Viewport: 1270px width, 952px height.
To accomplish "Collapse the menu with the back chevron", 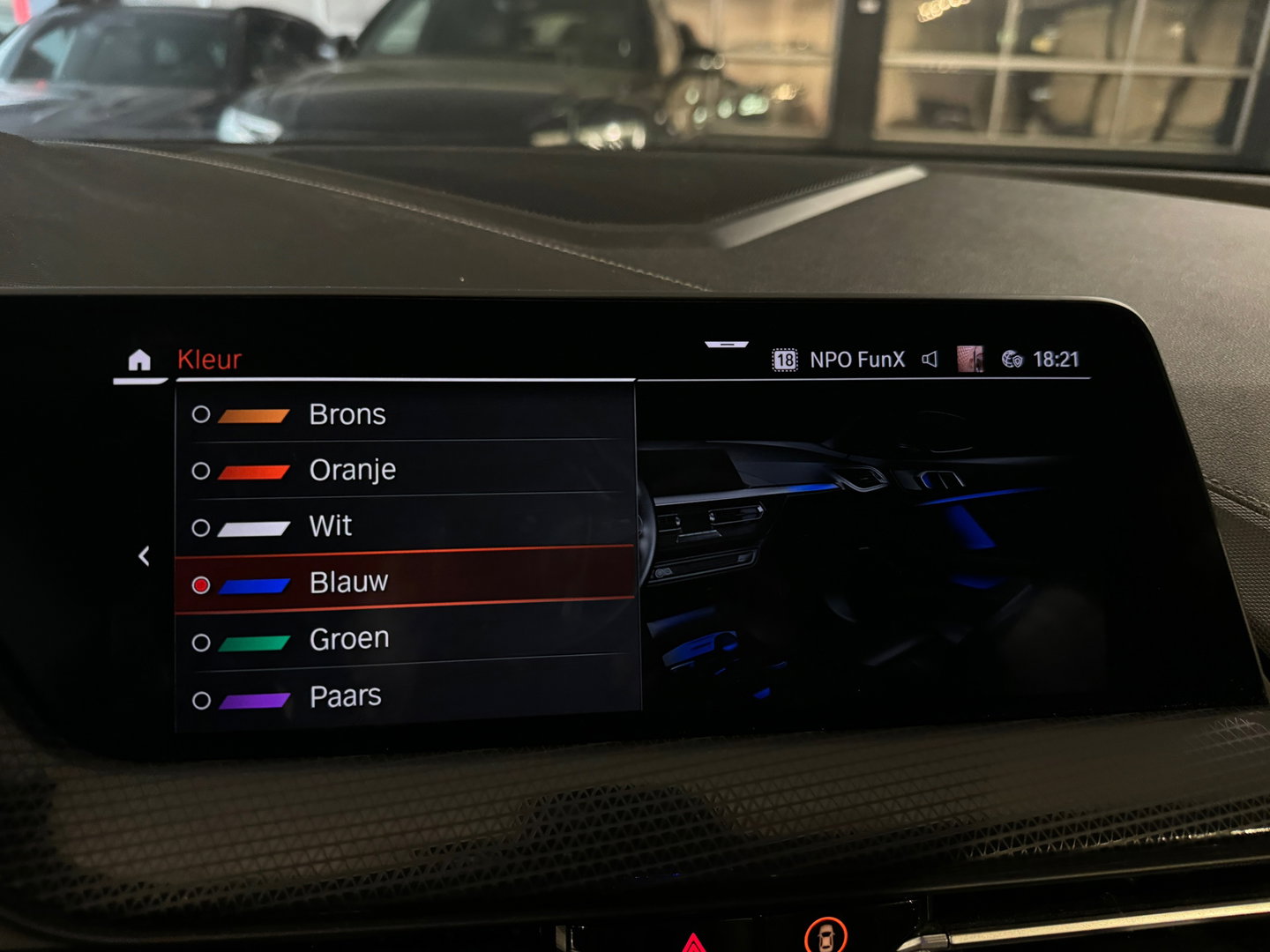I will [146, 554].
